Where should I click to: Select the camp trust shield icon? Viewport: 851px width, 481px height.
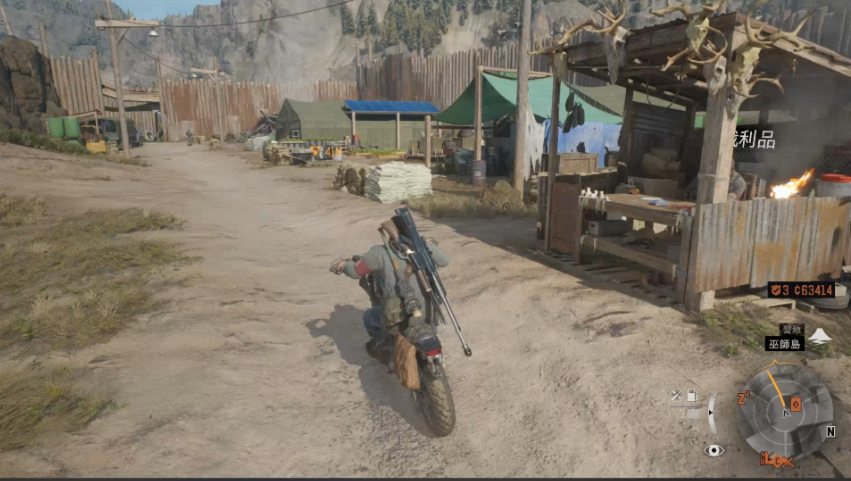(x=773, y=290)
